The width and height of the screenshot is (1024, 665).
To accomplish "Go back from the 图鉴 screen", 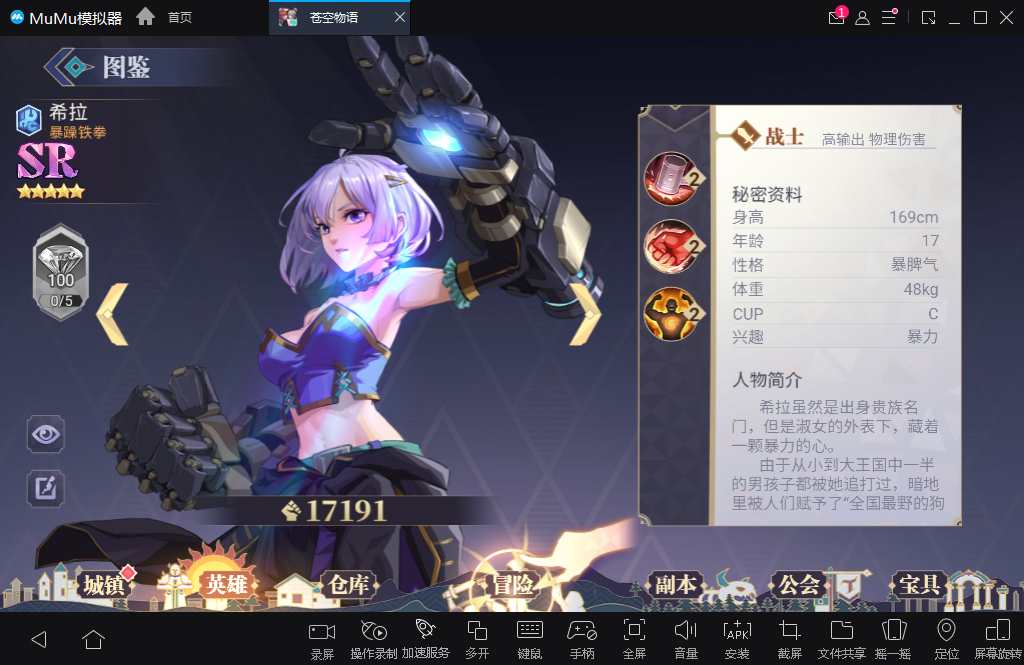I will click(x=69, y=68).
